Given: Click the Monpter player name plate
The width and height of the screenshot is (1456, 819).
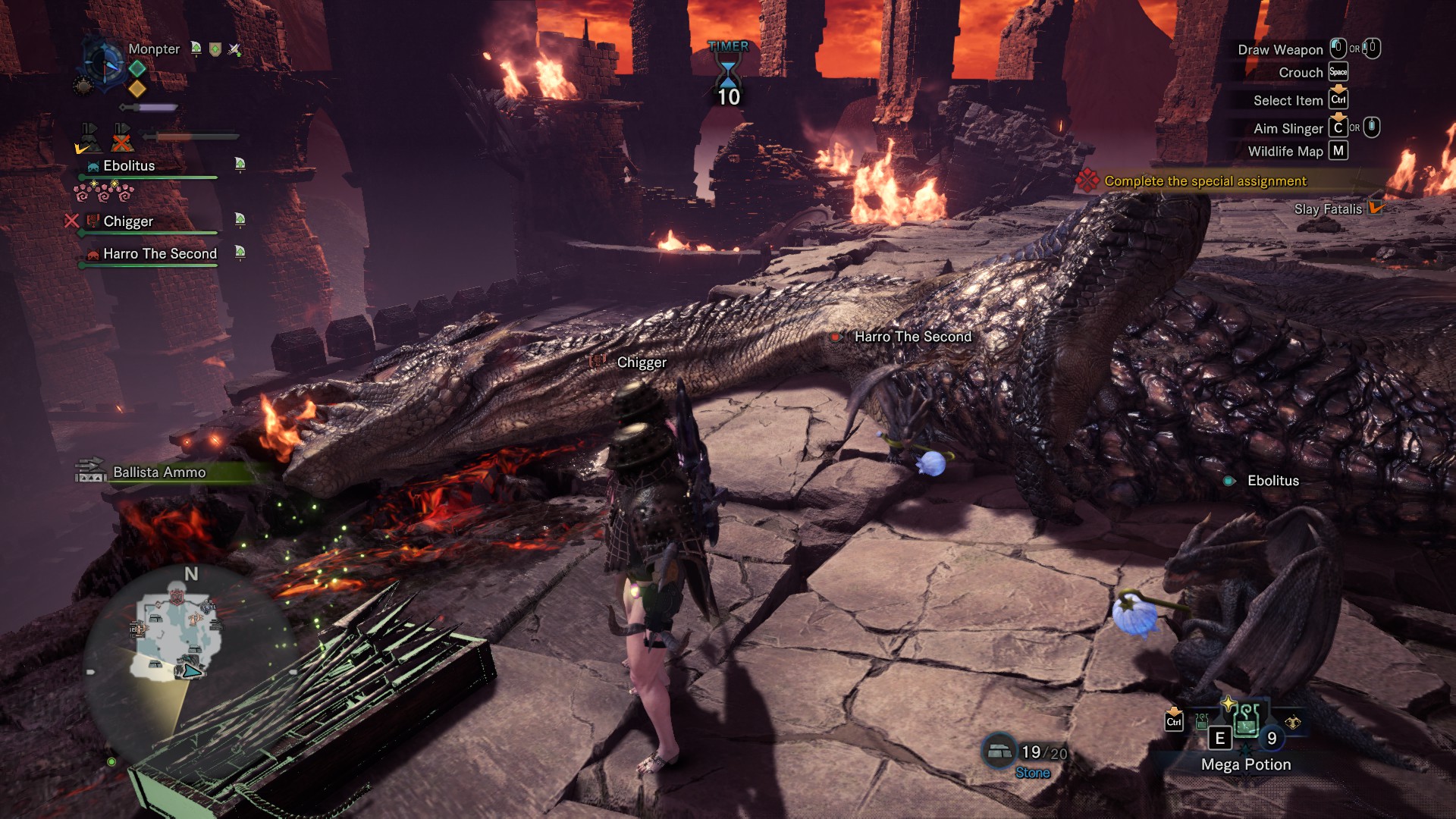Looking at the screenshot, I should click(154, 49).
